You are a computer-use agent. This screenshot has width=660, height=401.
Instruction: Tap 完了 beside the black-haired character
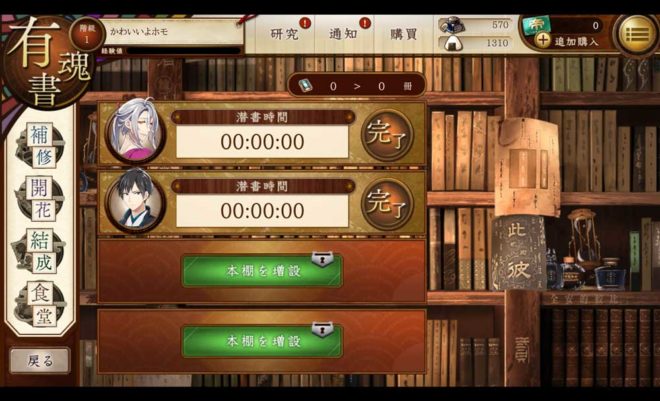(387, 203)
